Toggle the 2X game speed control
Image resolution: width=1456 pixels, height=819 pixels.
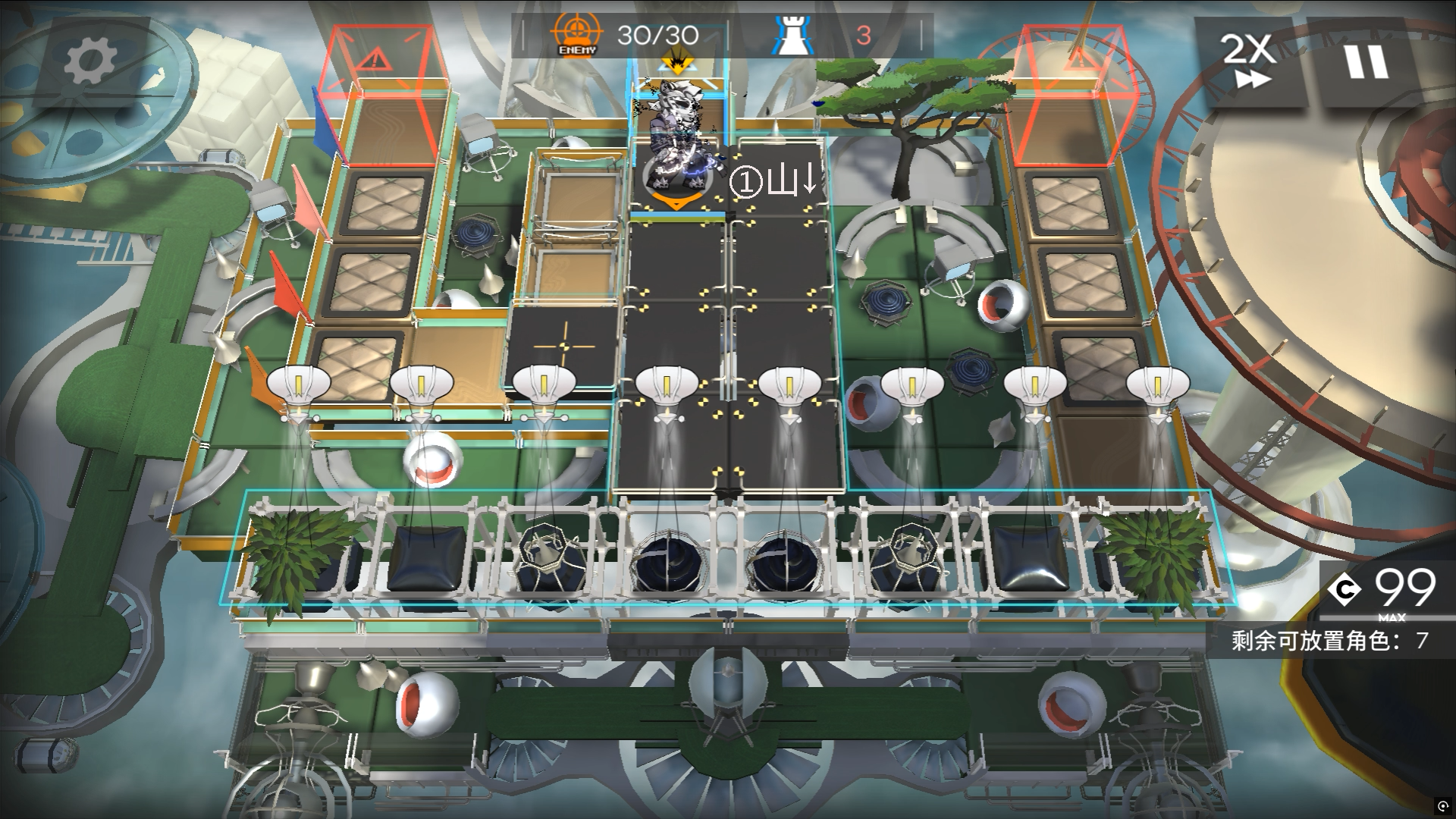point(1248,55)
